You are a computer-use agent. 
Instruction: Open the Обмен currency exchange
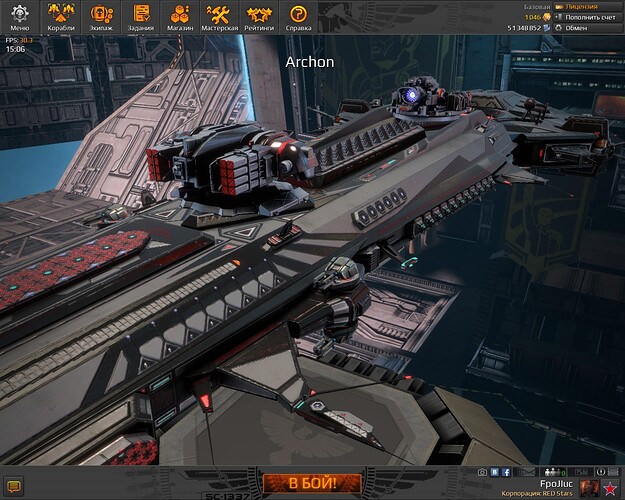(590, 28)
